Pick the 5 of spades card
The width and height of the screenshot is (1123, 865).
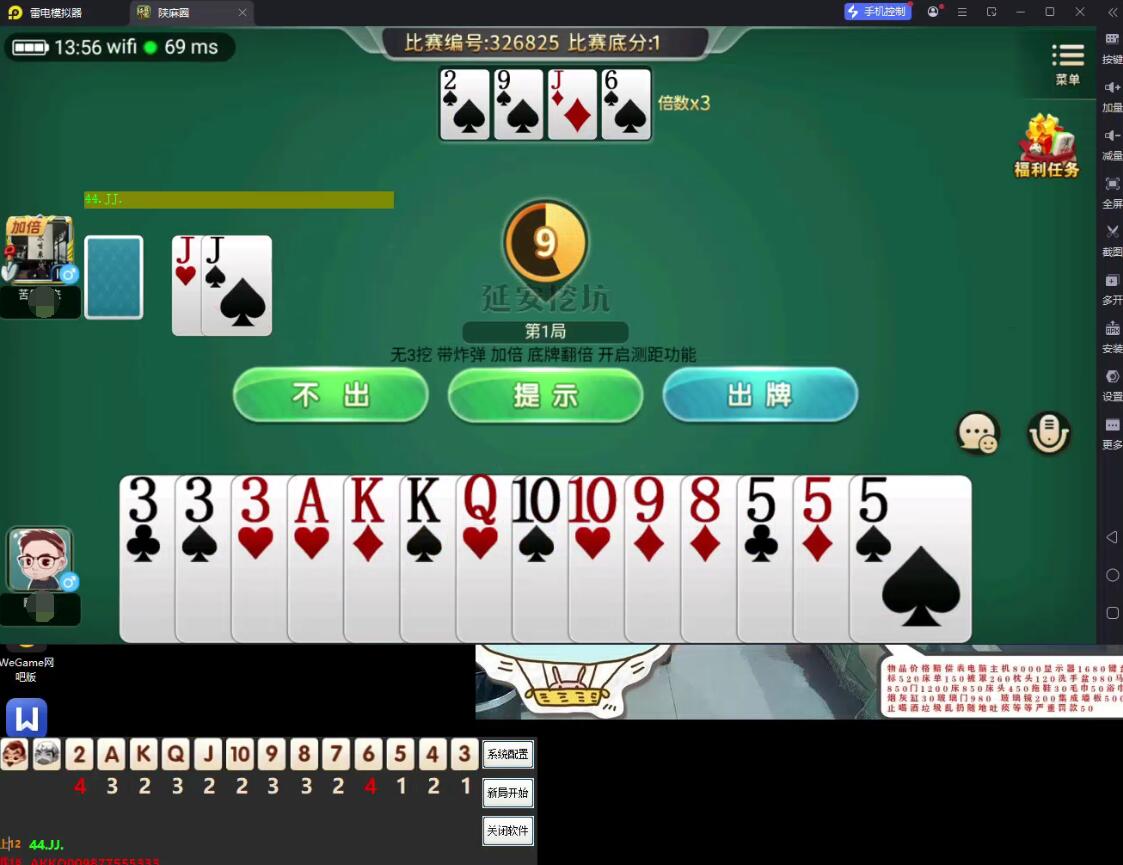tap(912, 560)
